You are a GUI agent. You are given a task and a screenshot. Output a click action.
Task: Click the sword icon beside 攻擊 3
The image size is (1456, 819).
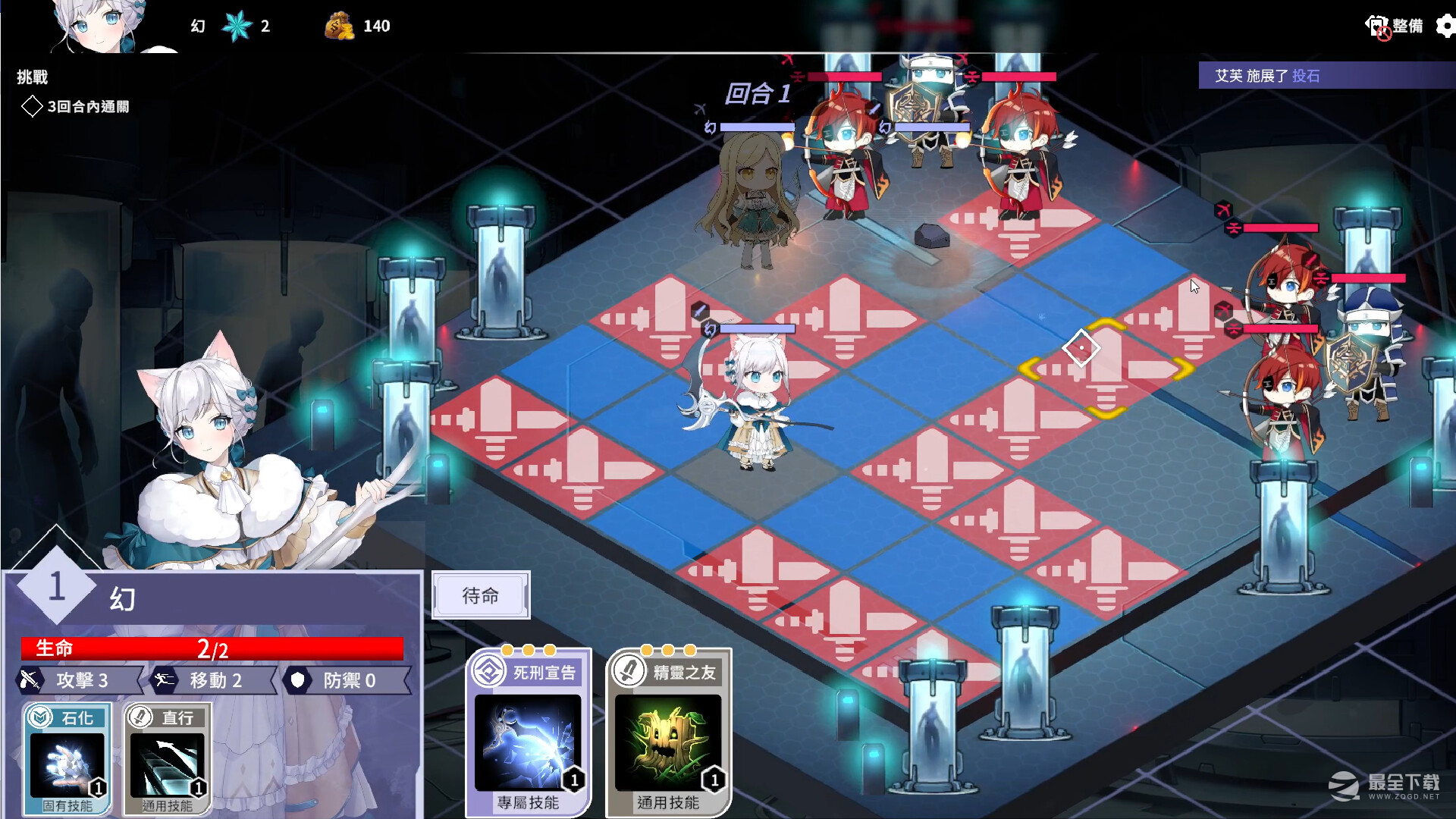tap(28, 679)
